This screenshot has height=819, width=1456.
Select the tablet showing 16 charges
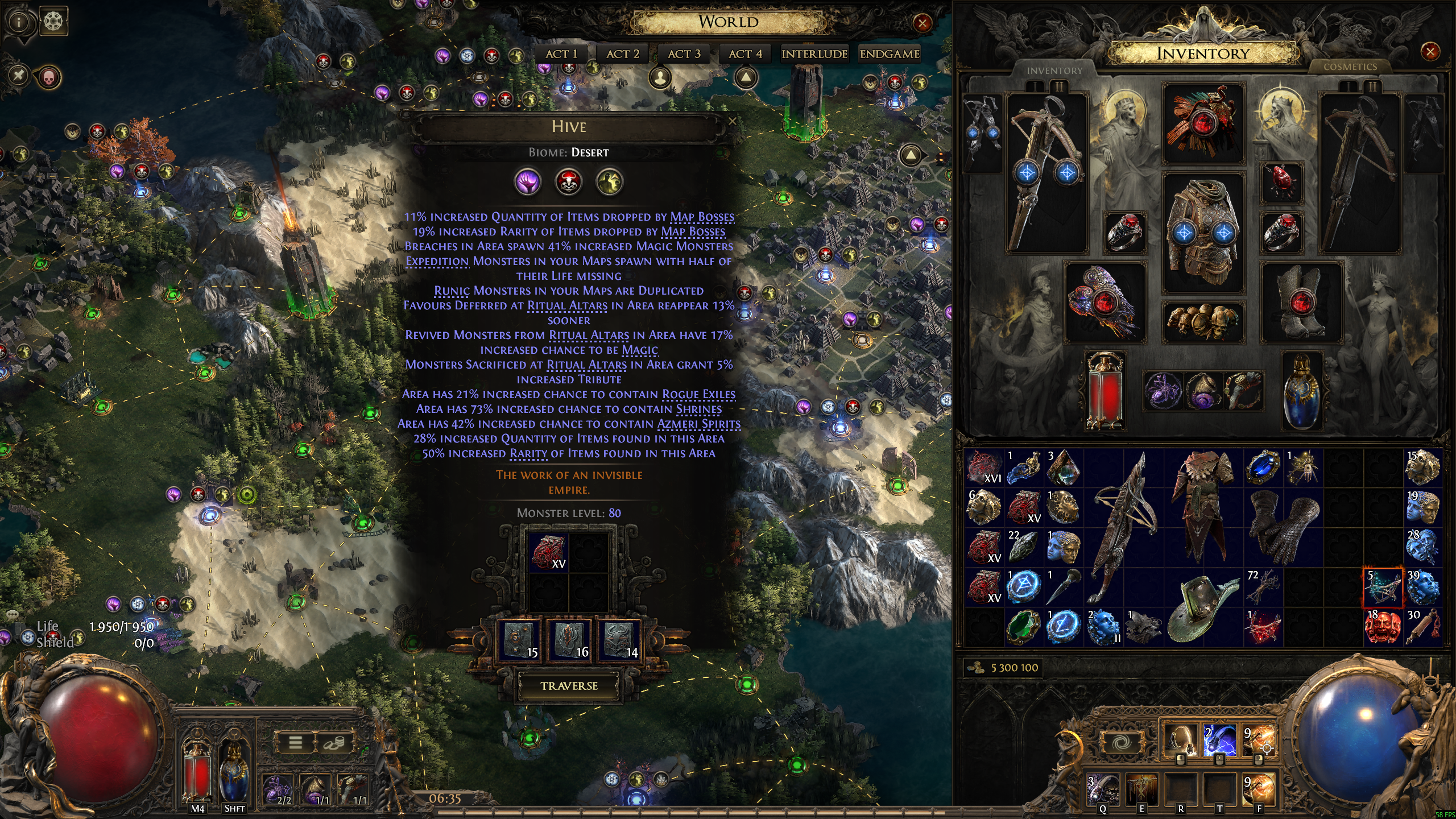[569, 640]
